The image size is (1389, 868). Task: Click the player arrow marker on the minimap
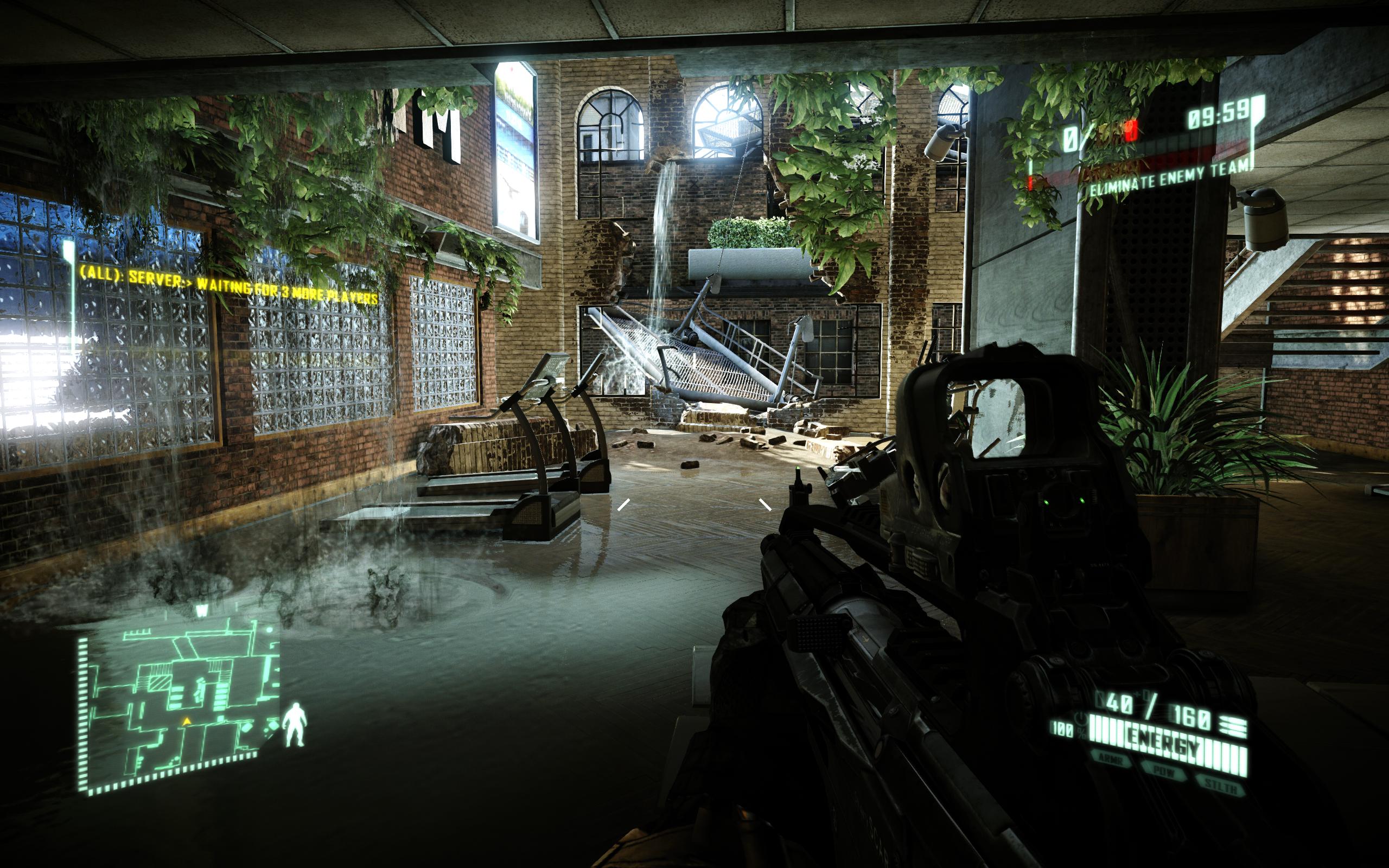pyautogui.click(x=187, y=722)
